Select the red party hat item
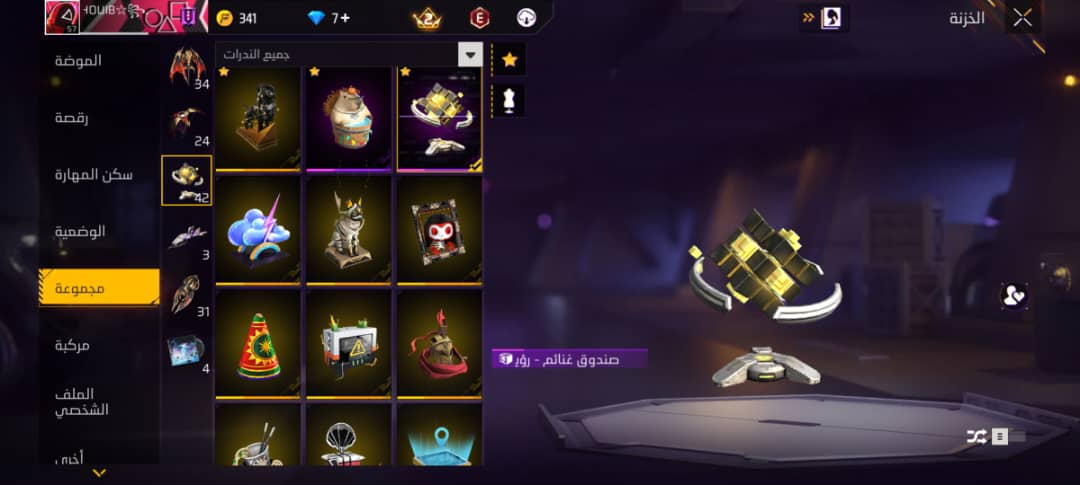Image resolution: width=1080 pixels, height=485 pixels. pyautogui.click(x=258, y=344)
